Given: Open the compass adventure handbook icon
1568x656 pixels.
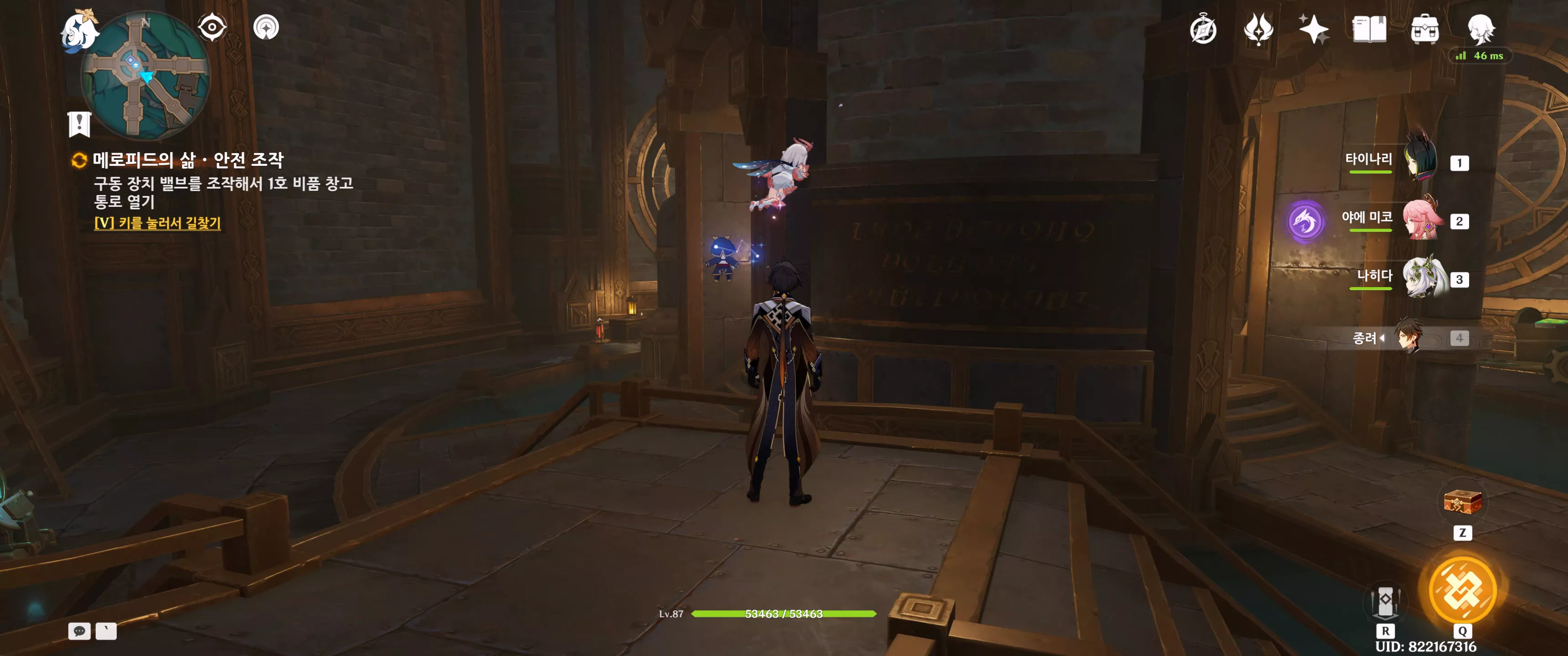Looking at the screenshot, I should click(x=1203, y=30).
